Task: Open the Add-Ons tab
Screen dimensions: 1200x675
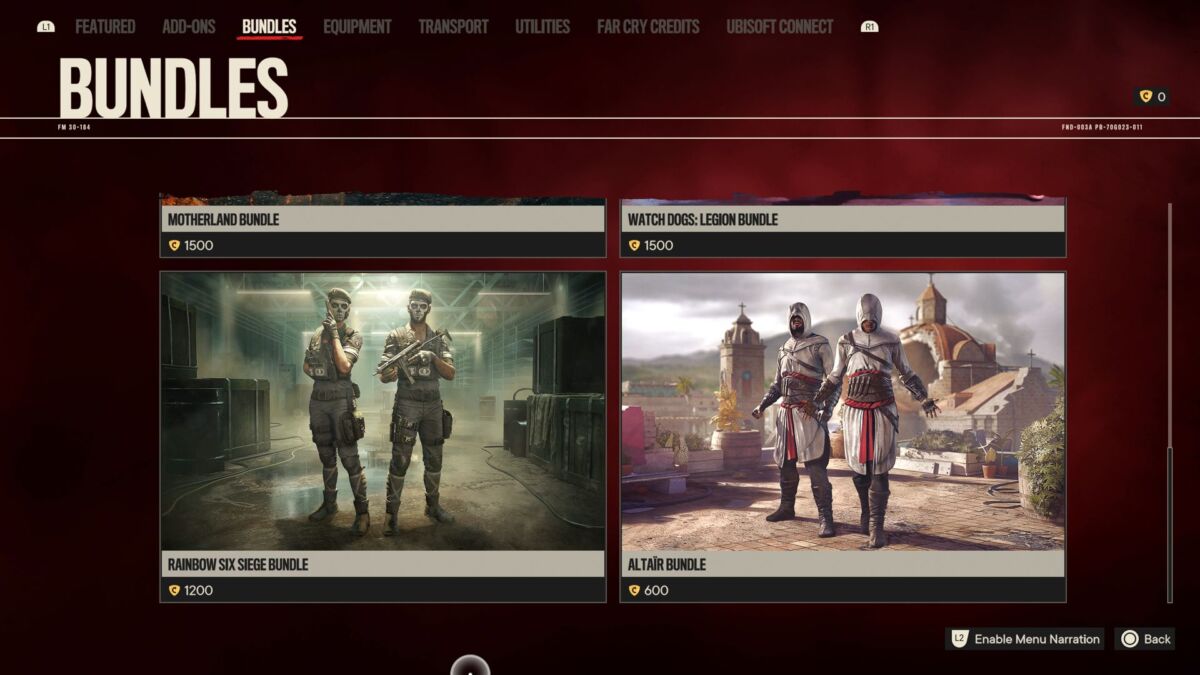Action: pos(189,27)
